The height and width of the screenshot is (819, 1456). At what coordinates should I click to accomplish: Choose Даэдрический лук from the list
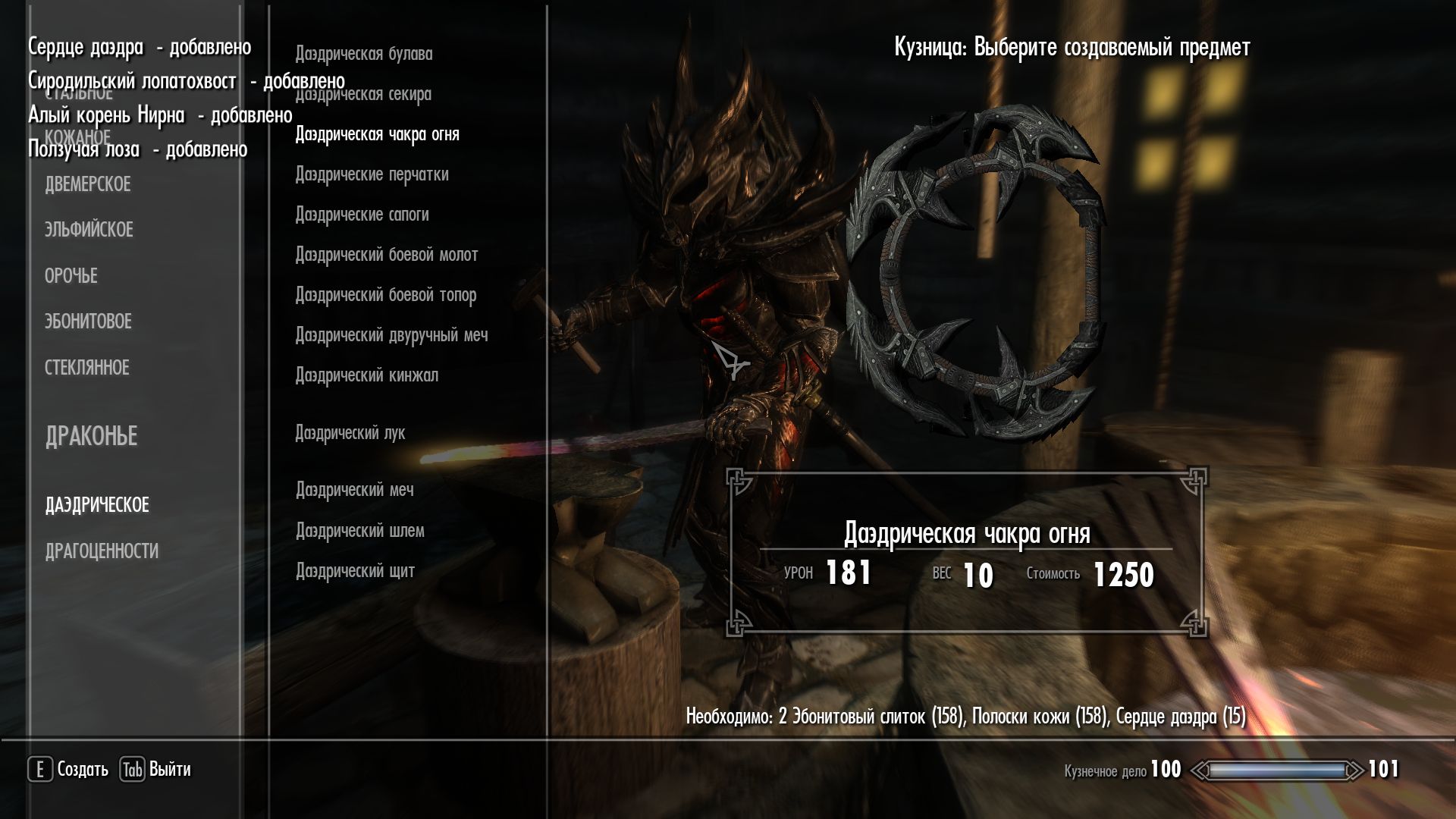tap(350, 433)
